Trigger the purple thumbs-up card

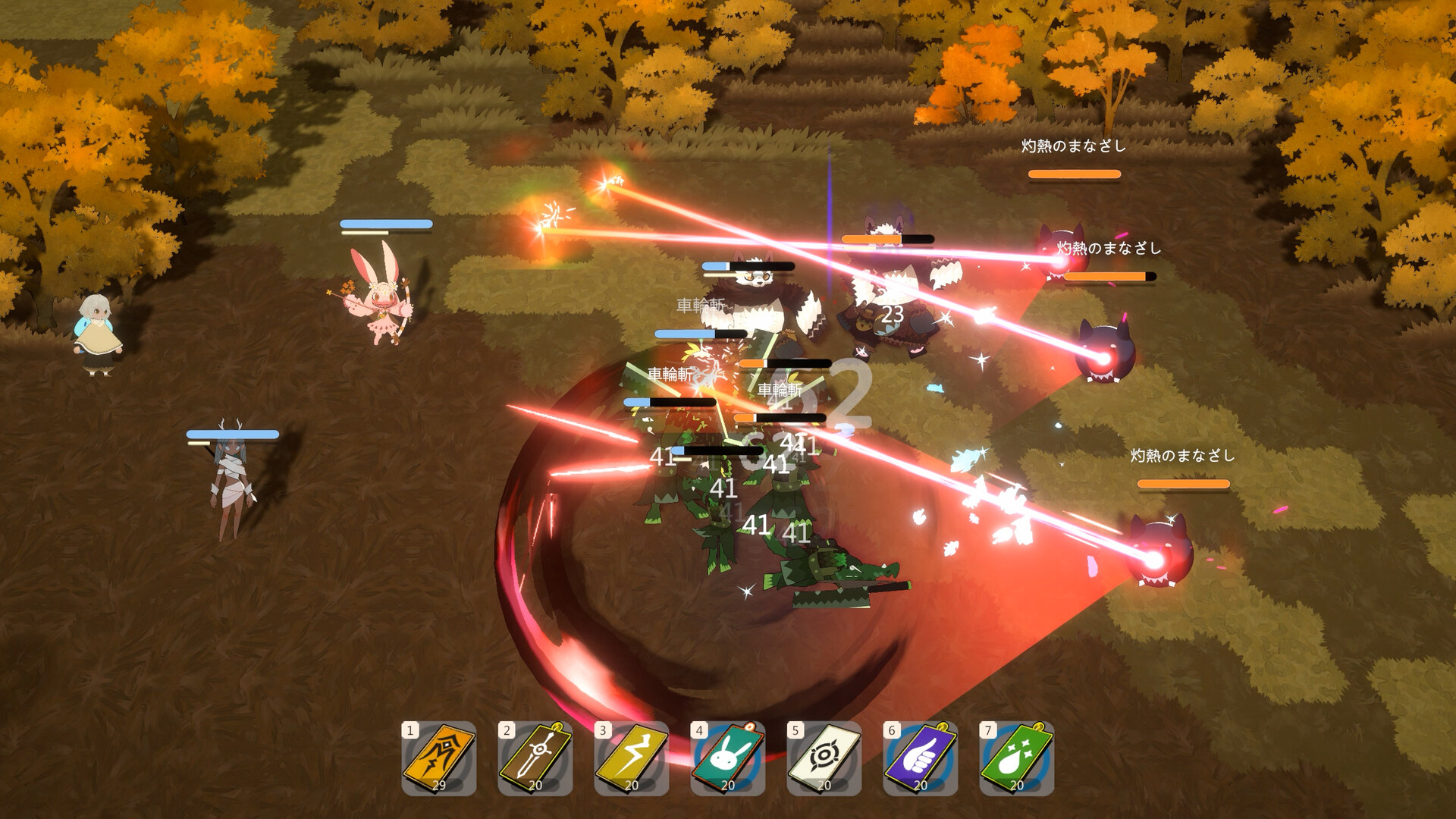pyautogui.click(x=921, y=757)
